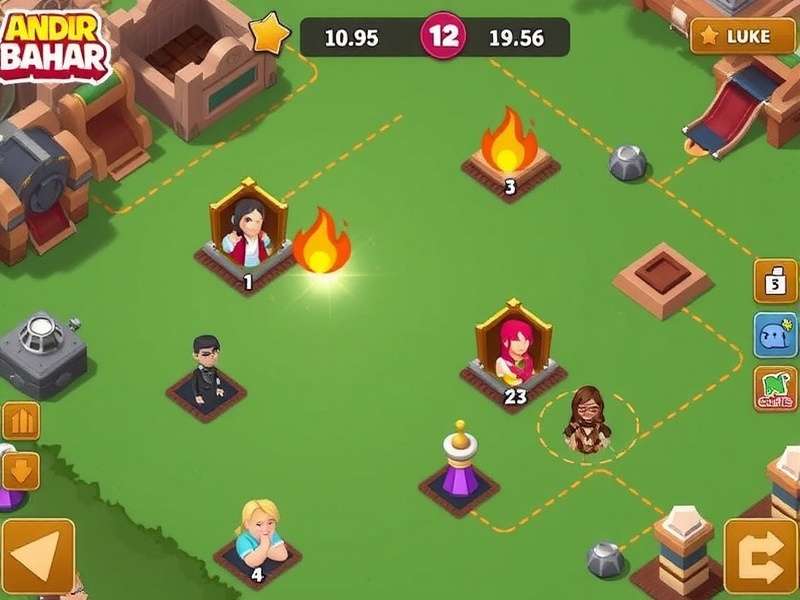The image size is (800, 600).
Task: Click the double-arrow swap button
Action: point(760,556)
